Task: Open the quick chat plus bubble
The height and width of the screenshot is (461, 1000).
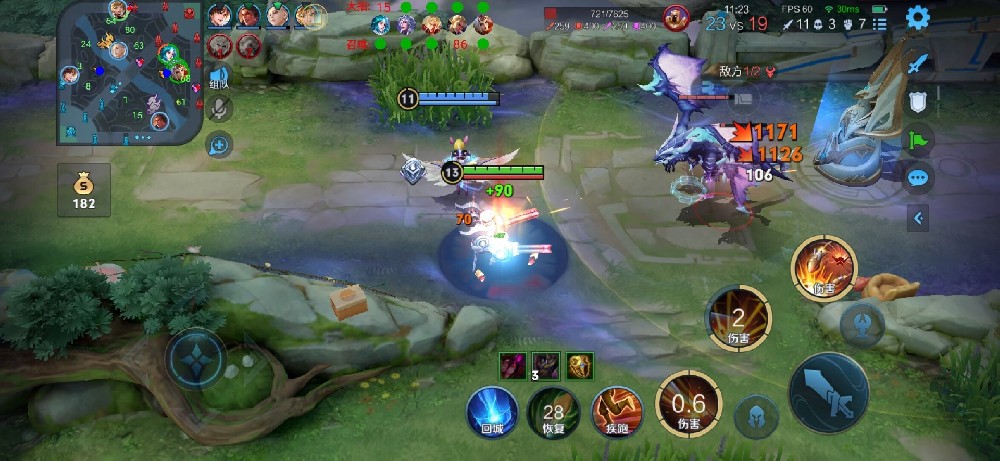Action: pyautogui.click(x=219, y=146)
